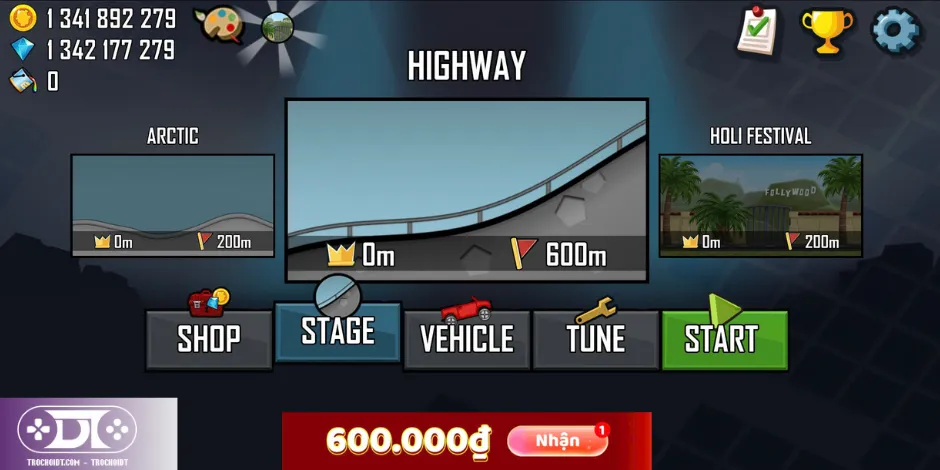Open the paint palette customization
Screen dimensions: 940x470
coord(219,24)
